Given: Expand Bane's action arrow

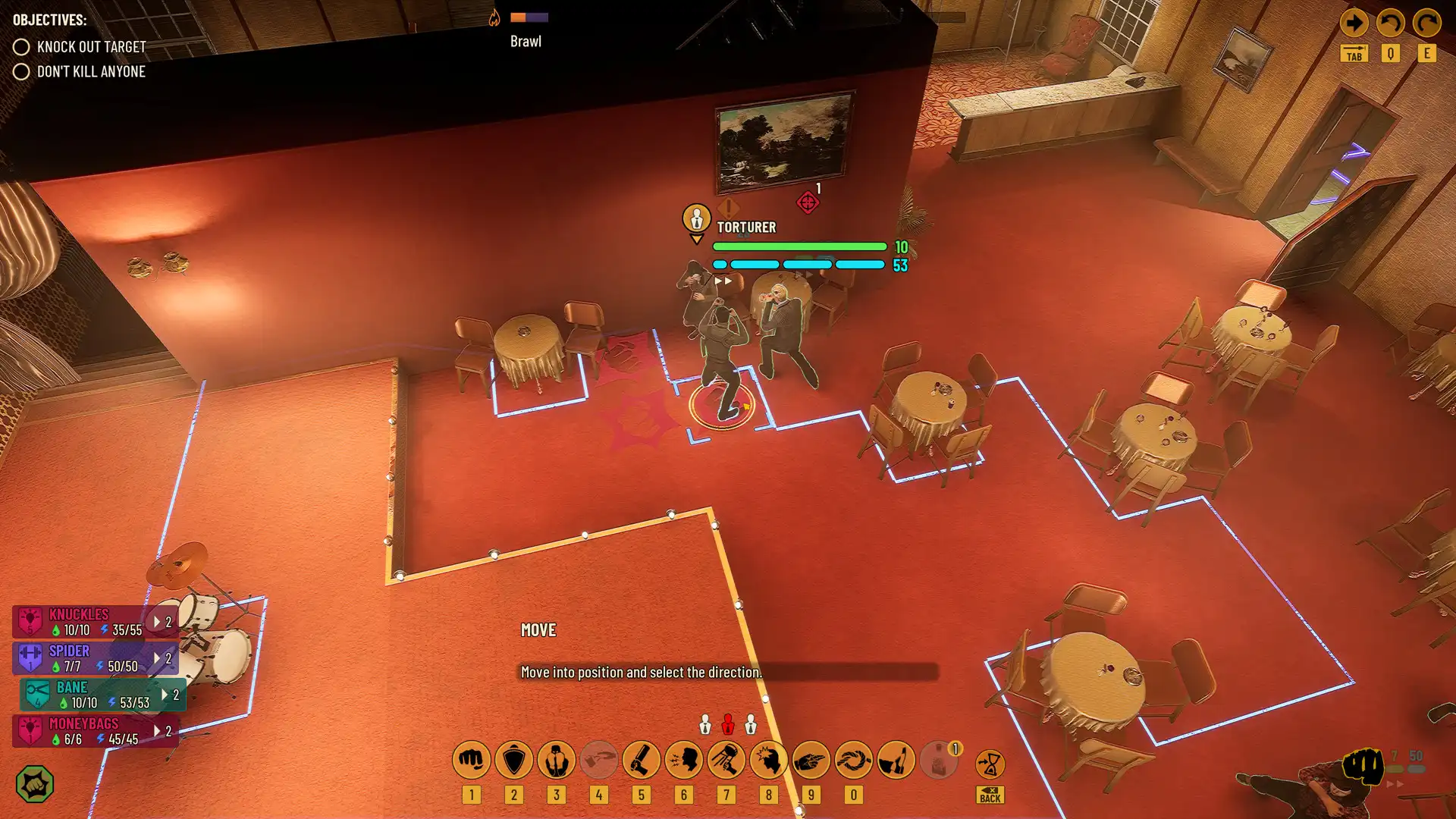Looking at the screenshot, I should click(165, 692).
